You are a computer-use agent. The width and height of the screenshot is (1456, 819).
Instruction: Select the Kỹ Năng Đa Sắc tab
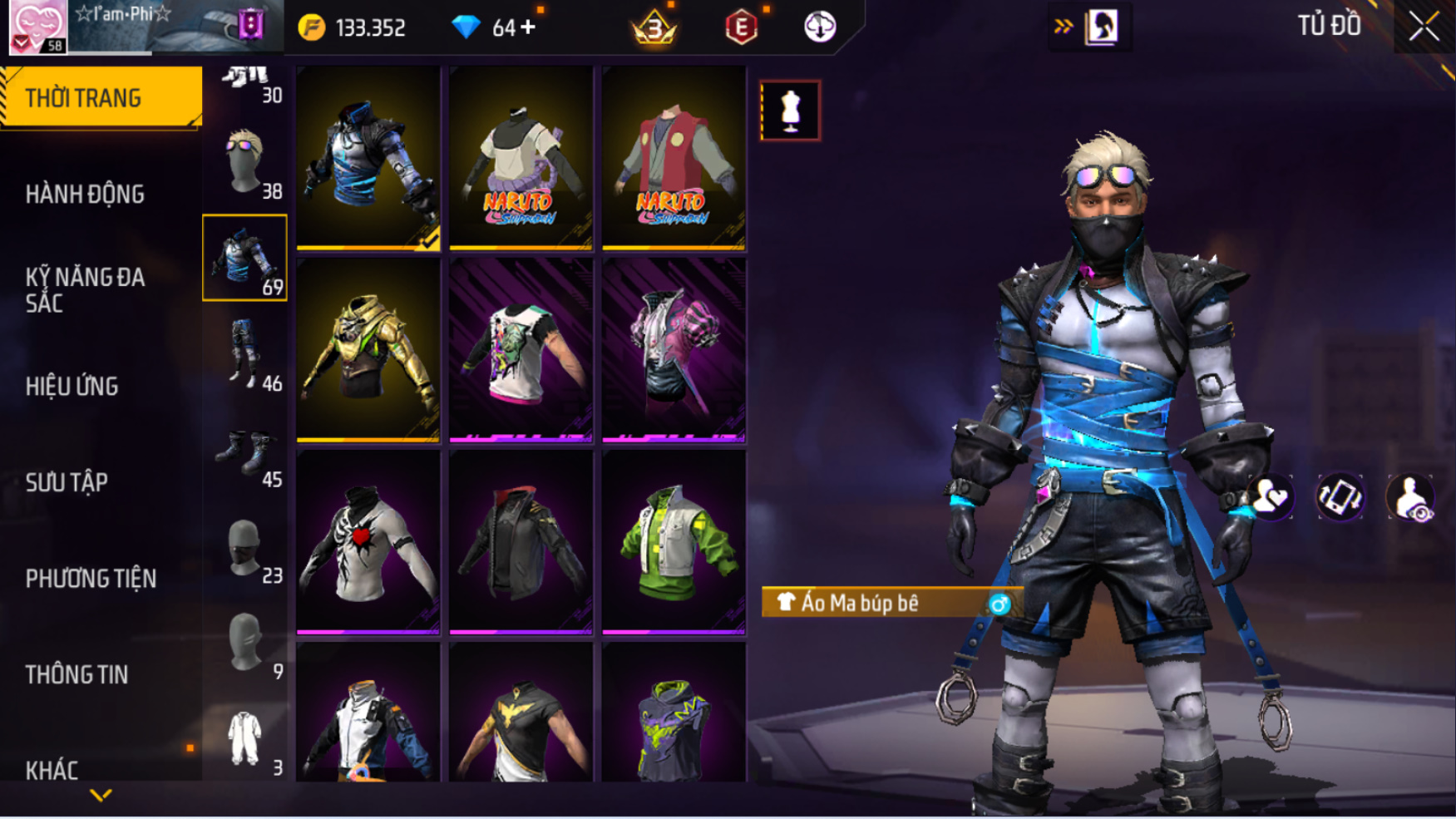(85, 290)
